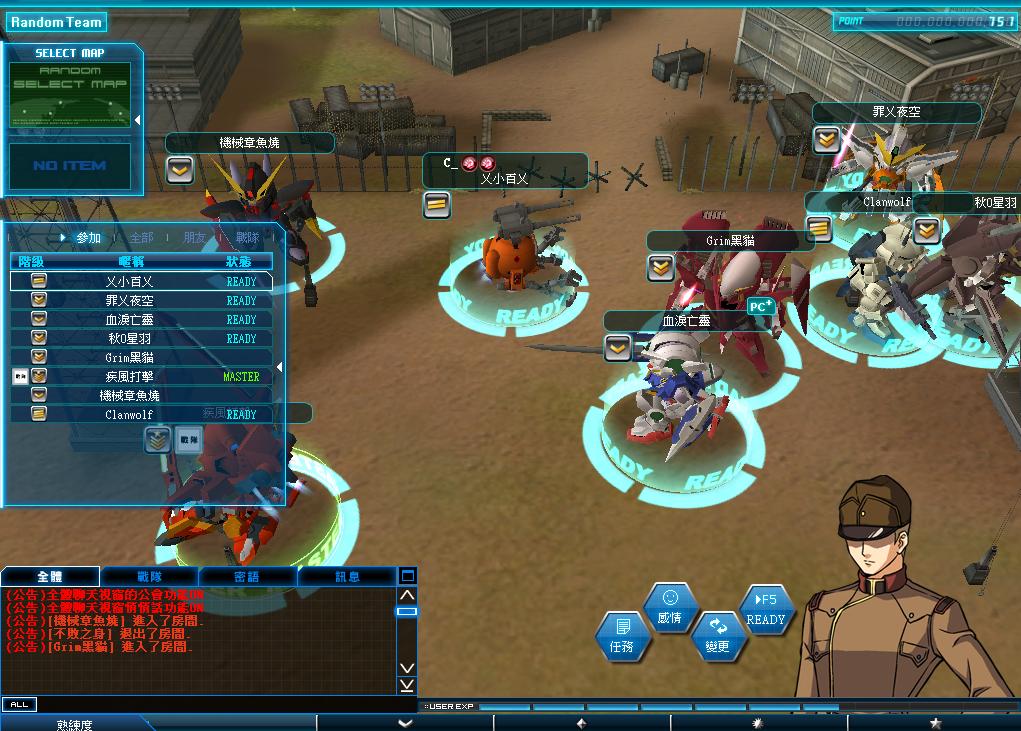Screen dimensions: 1021x731
Task: Select the 變更 change hexagon button
Action: [x=717, y=636]
